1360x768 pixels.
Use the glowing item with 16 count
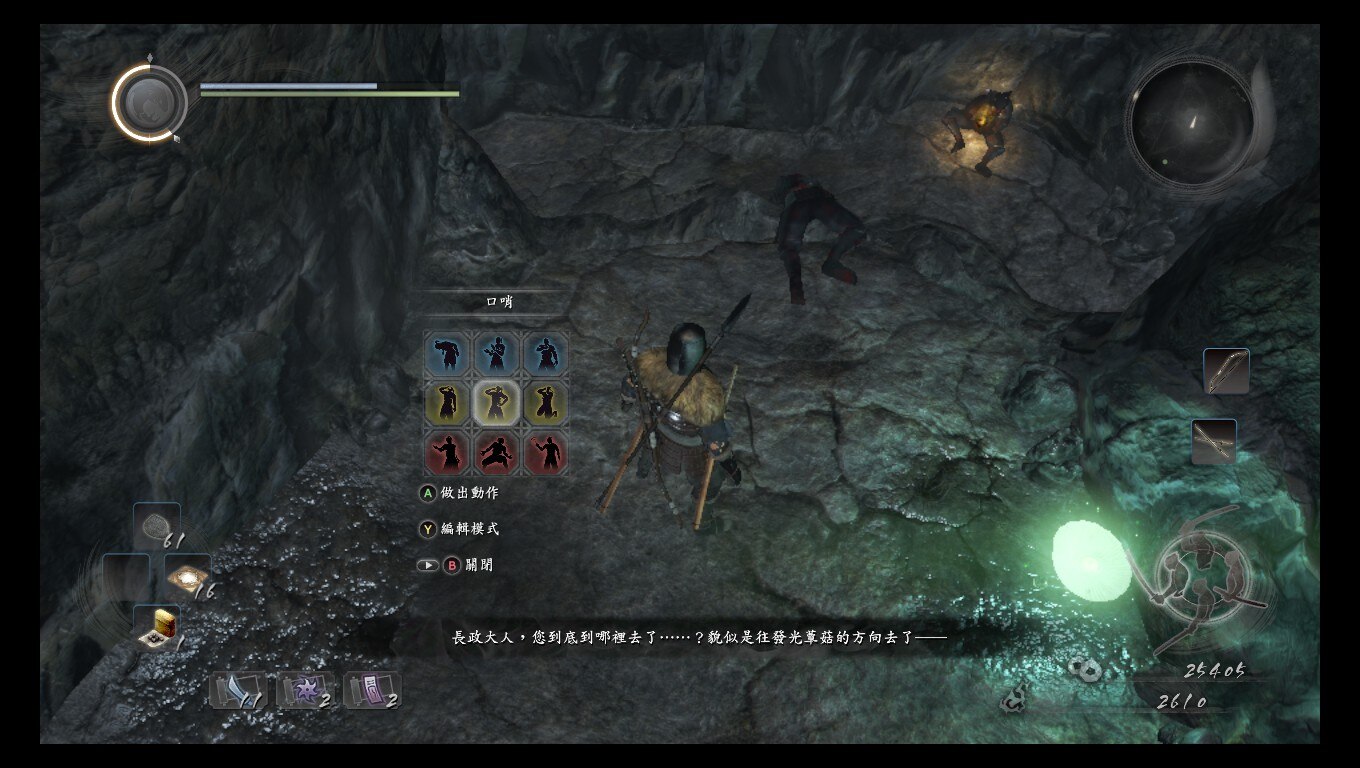coord(187,576)
